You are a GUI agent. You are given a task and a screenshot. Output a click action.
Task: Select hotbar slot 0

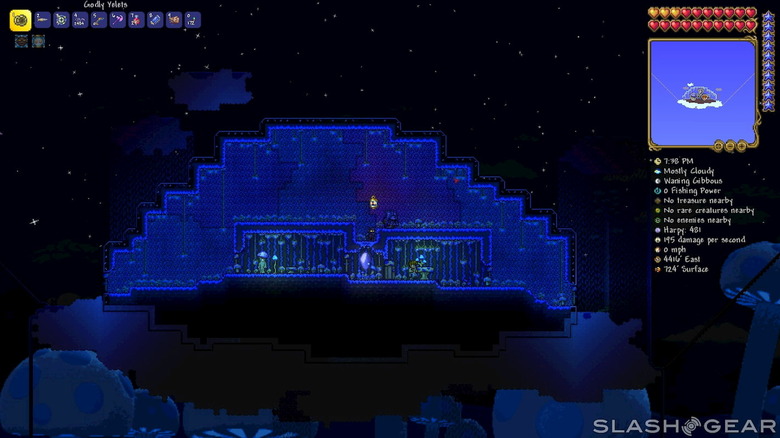(x=193, y=20)
